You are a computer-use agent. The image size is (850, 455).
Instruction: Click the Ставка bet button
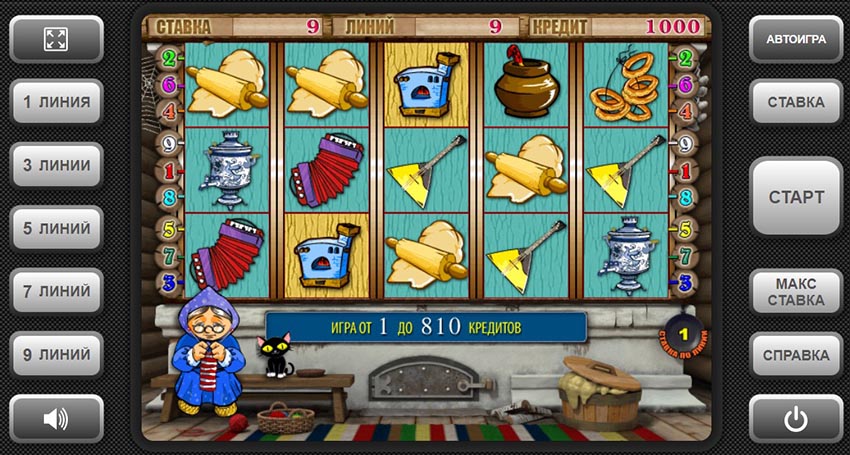pos(795,102)
